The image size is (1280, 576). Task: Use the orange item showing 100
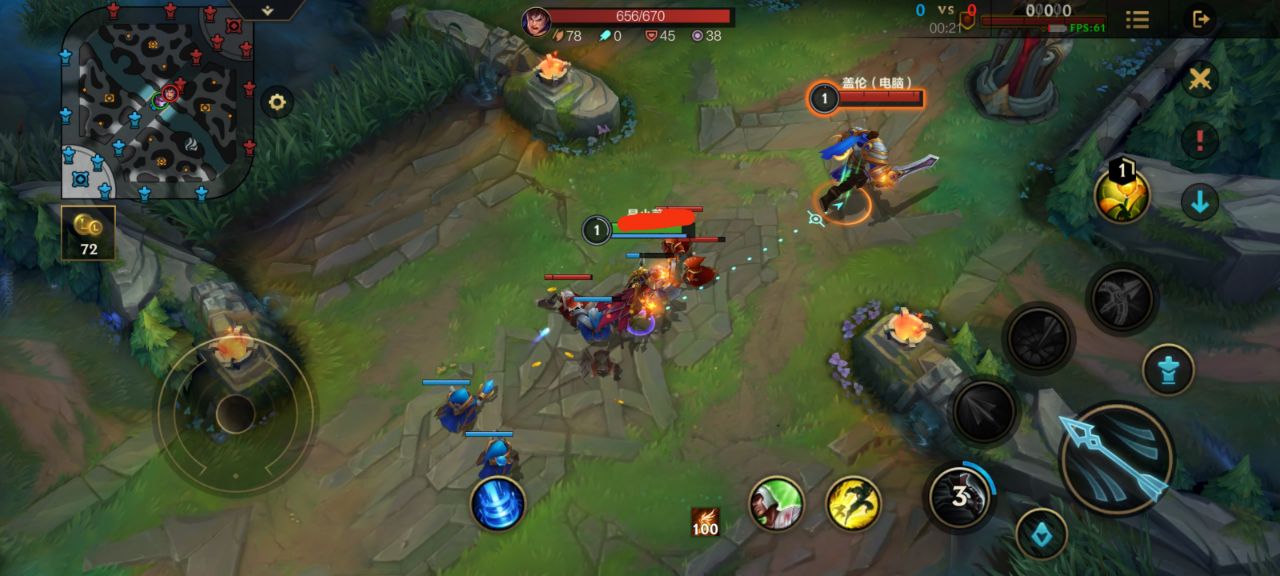click(705, 522)
